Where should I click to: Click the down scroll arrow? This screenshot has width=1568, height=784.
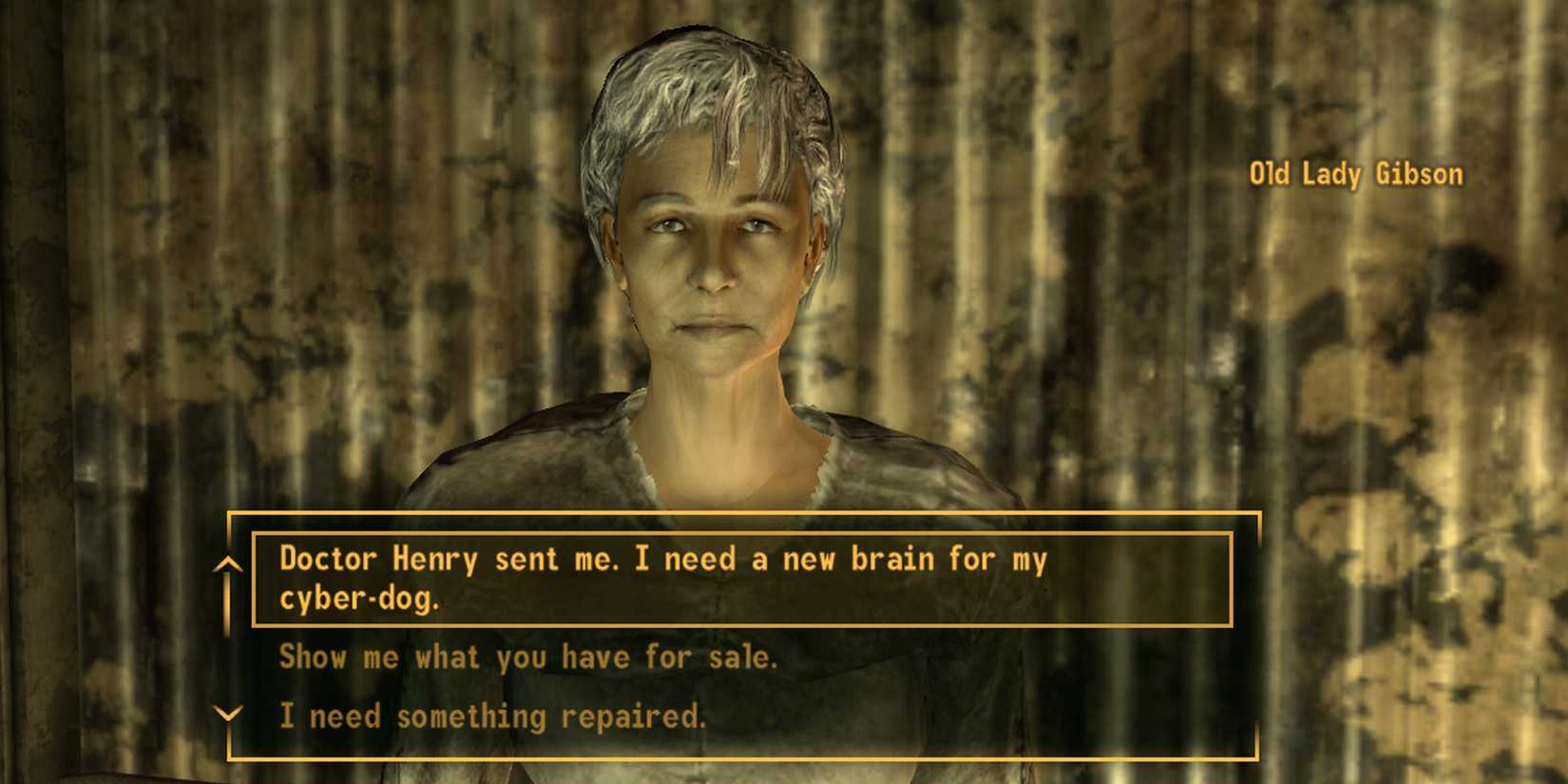(228, 715)
